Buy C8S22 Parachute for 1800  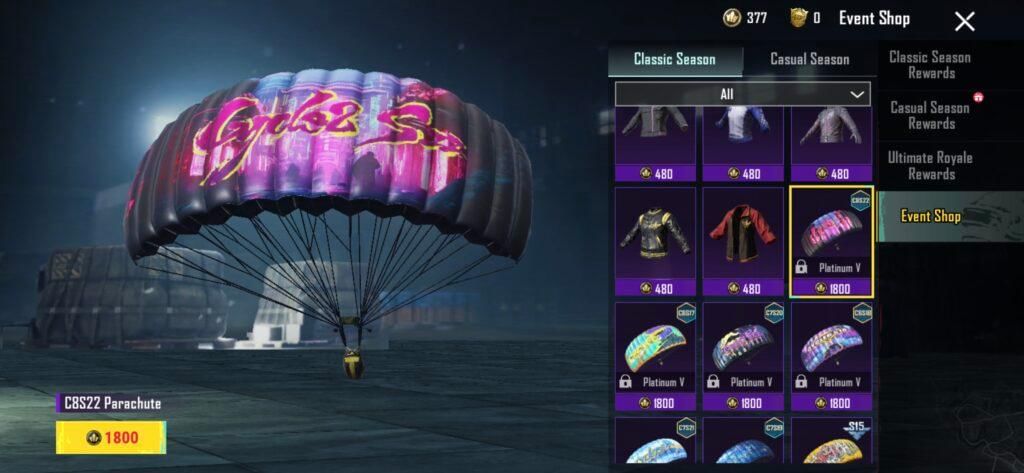click(111, 437)
